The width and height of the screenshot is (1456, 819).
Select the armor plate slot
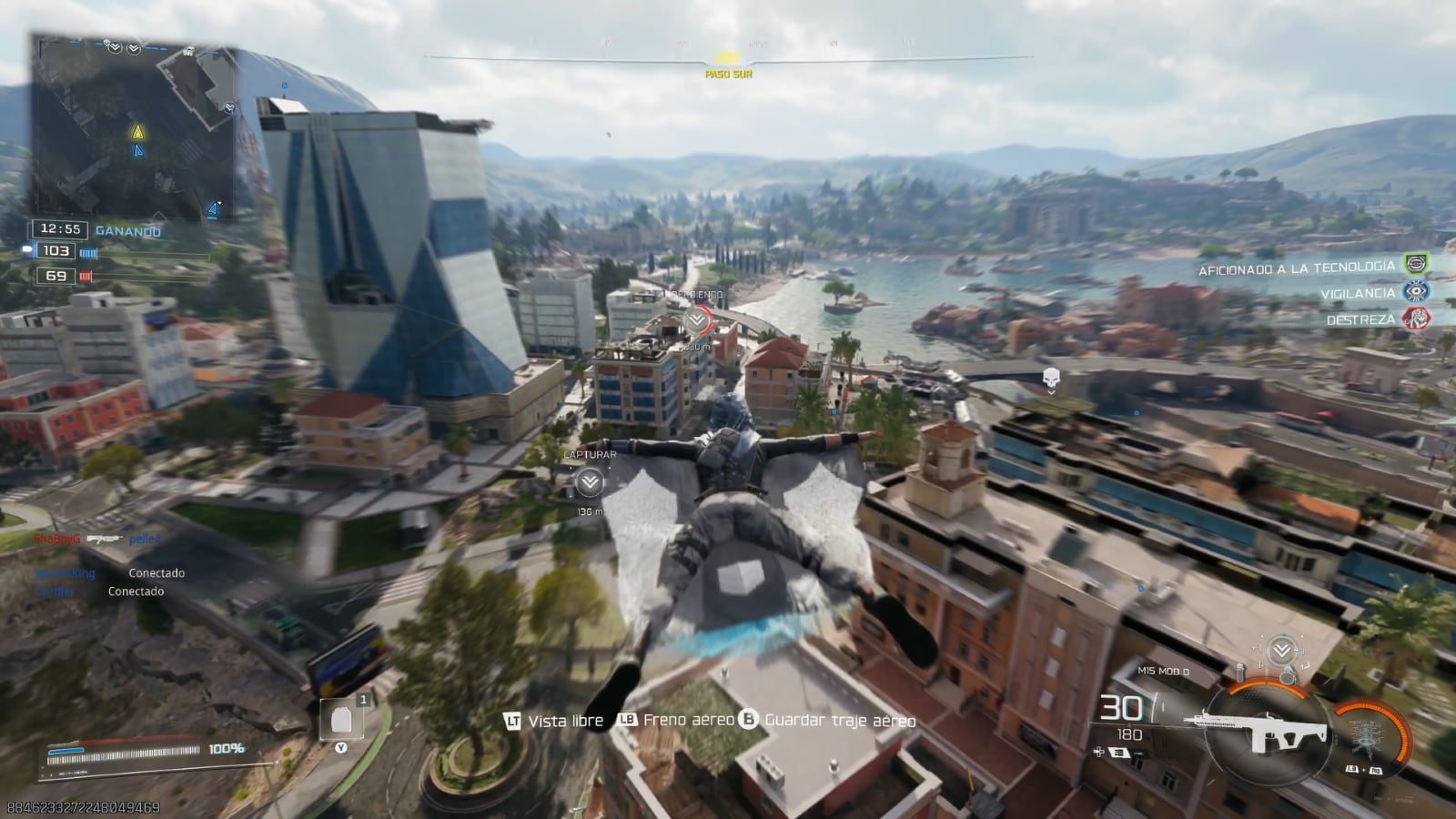(341, 720)
